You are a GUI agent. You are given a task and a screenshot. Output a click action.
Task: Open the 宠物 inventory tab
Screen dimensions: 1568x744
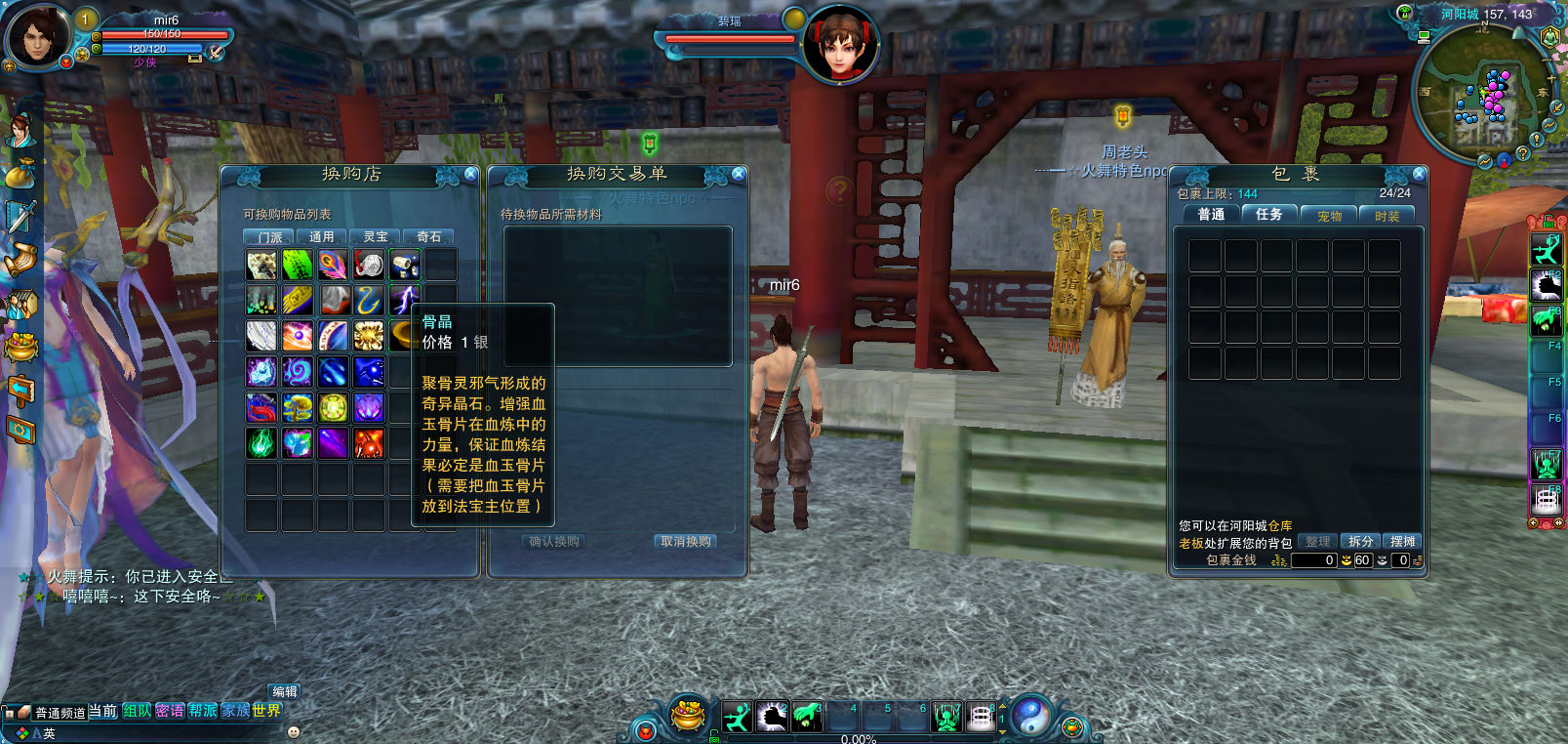click(1329, 216)
